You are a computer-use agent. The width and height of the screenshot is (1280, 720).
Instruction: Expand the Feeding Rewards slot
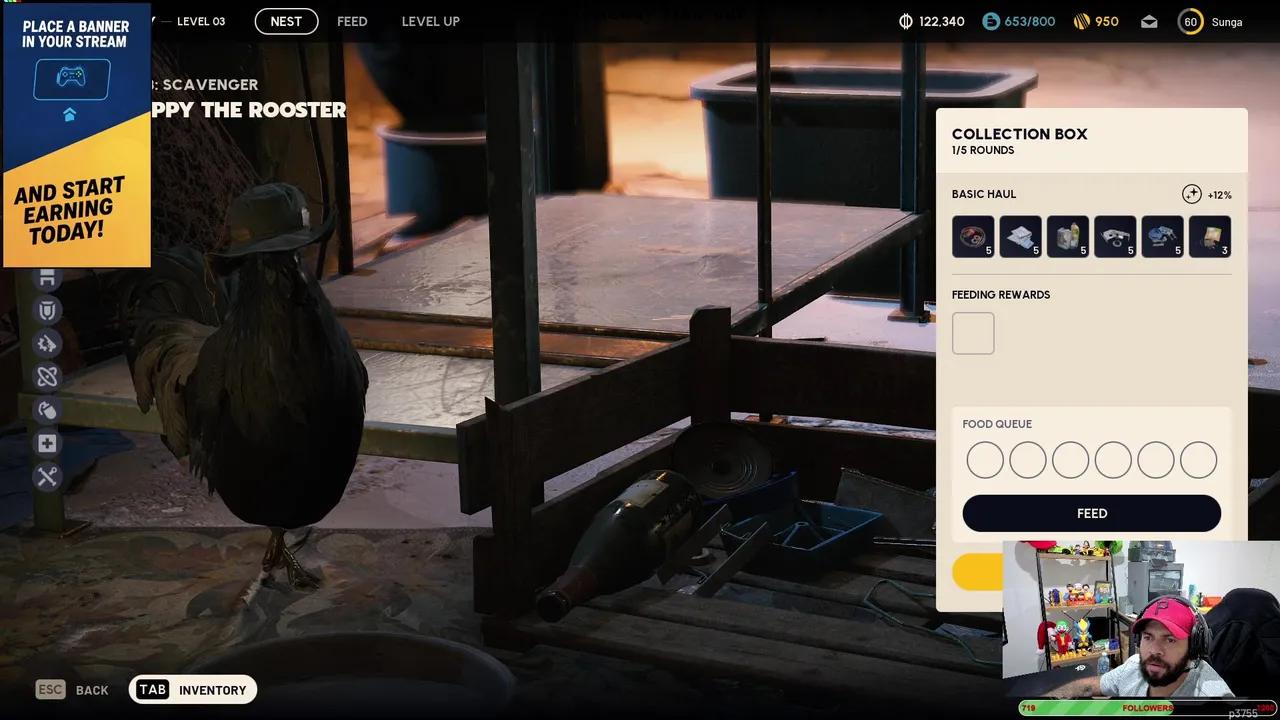pos(972,332)
